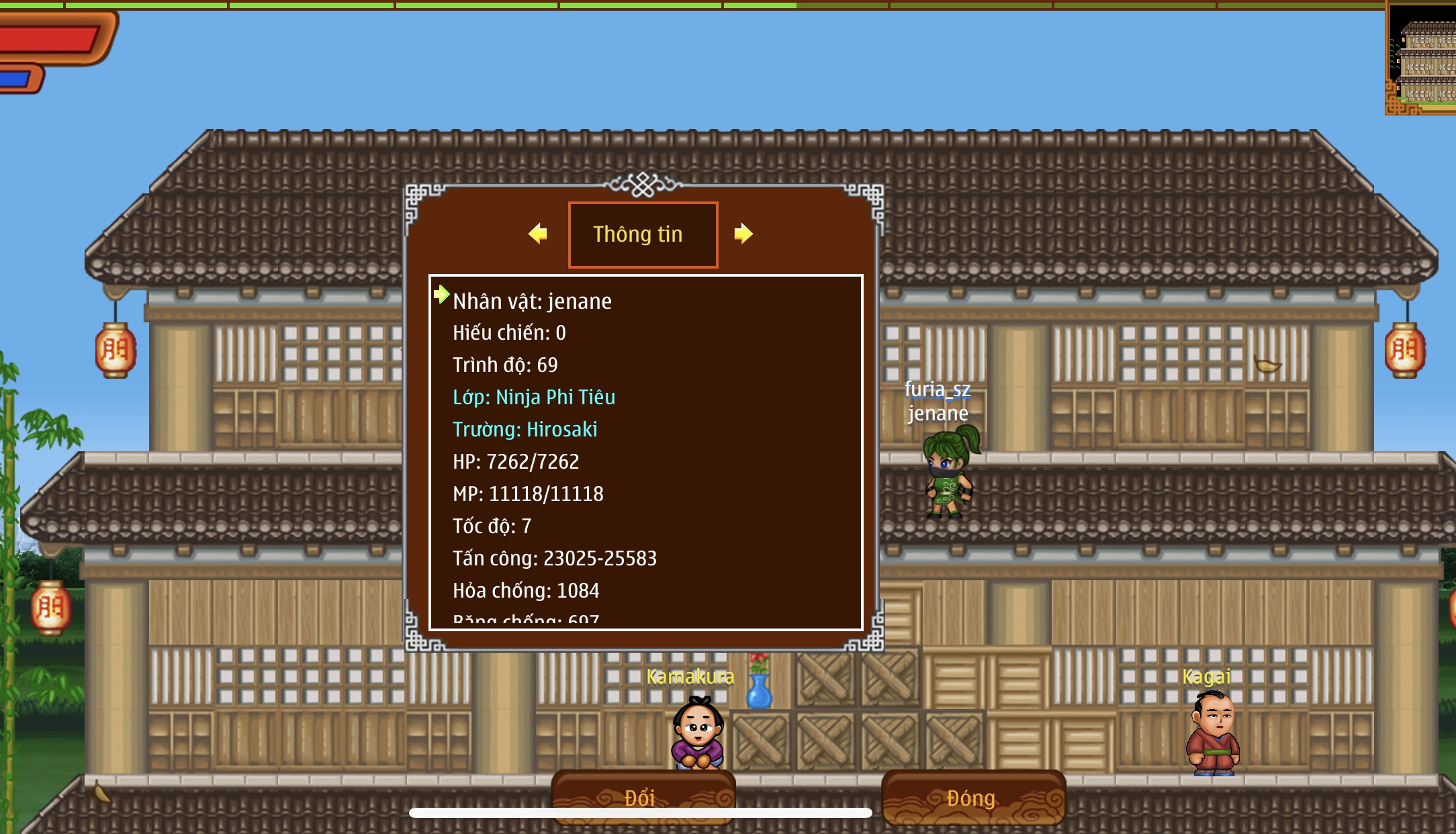Pick the Hỏa chống: 1084 row
1456x834 pixels.
[x=526, y=590]
